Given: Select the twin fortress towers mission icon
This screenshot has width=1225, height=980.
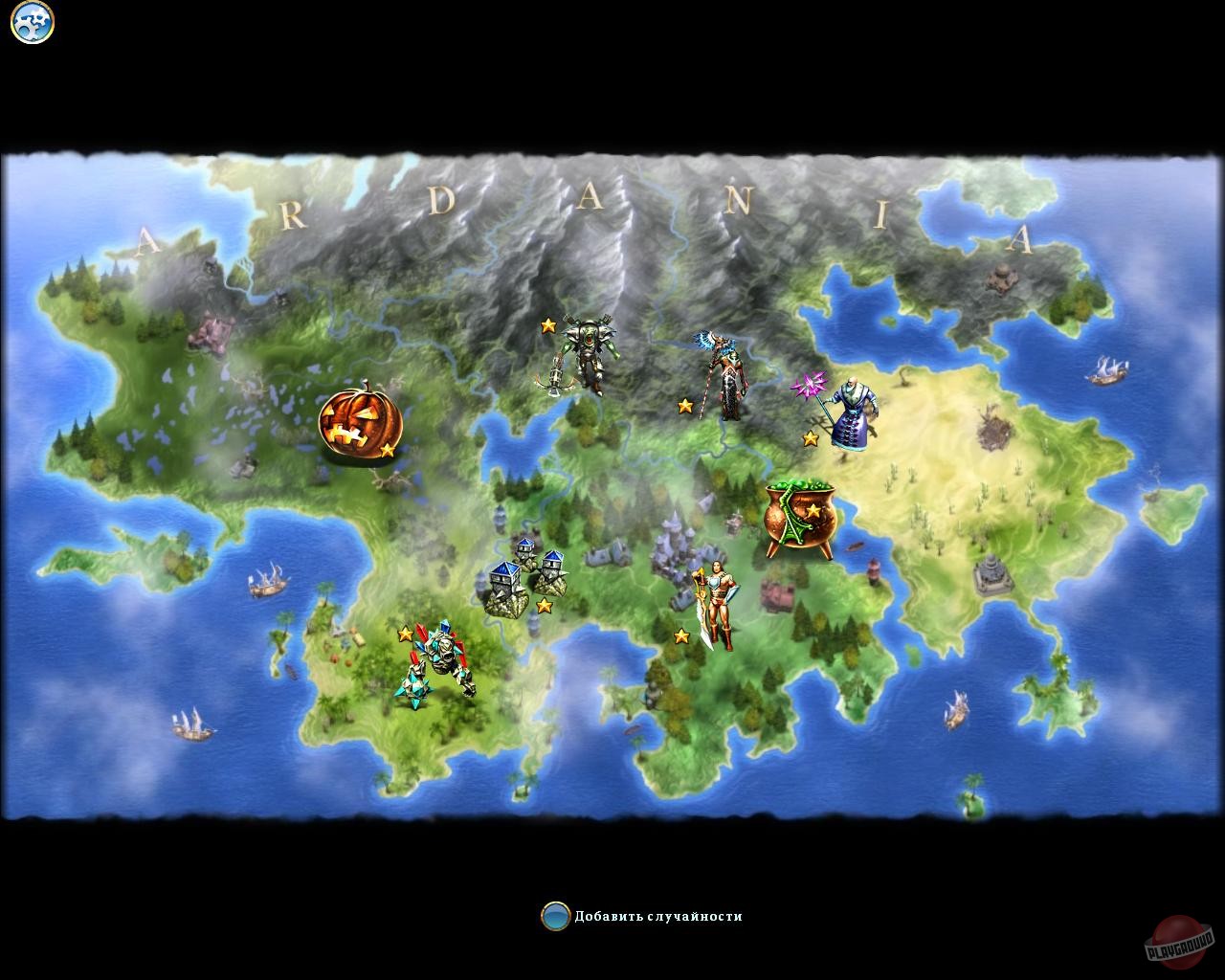Looking at the screenshot, I should click(528, 574).
